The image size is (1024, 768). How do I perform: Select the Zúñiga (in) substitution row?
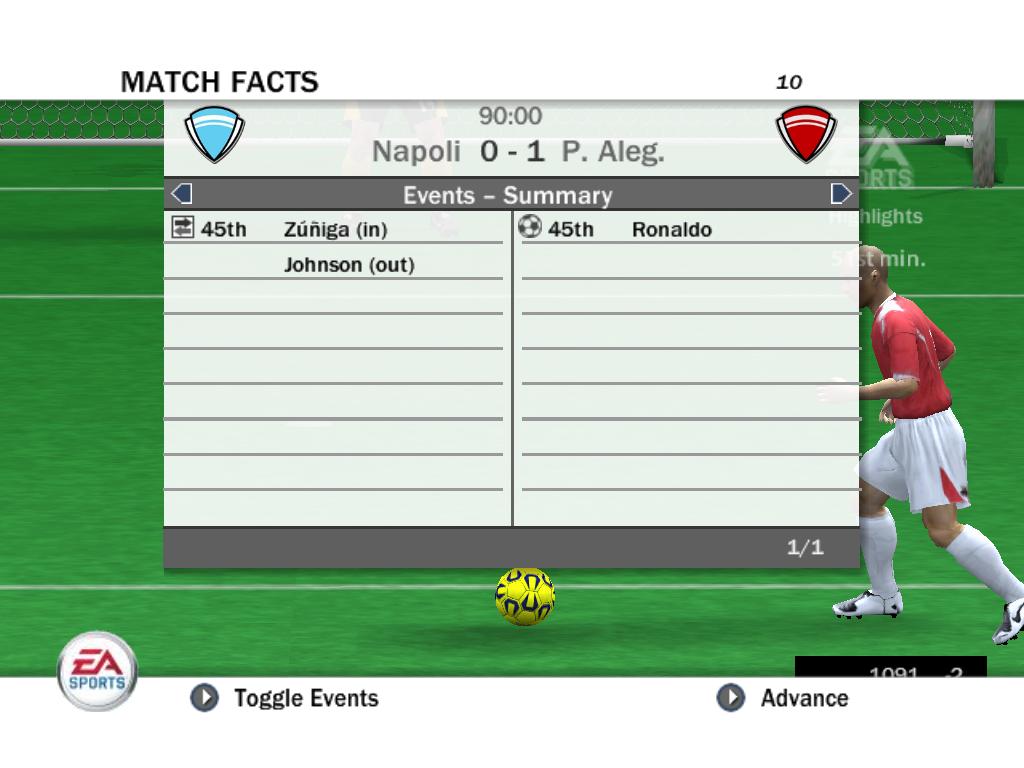(x=334, y=229)
